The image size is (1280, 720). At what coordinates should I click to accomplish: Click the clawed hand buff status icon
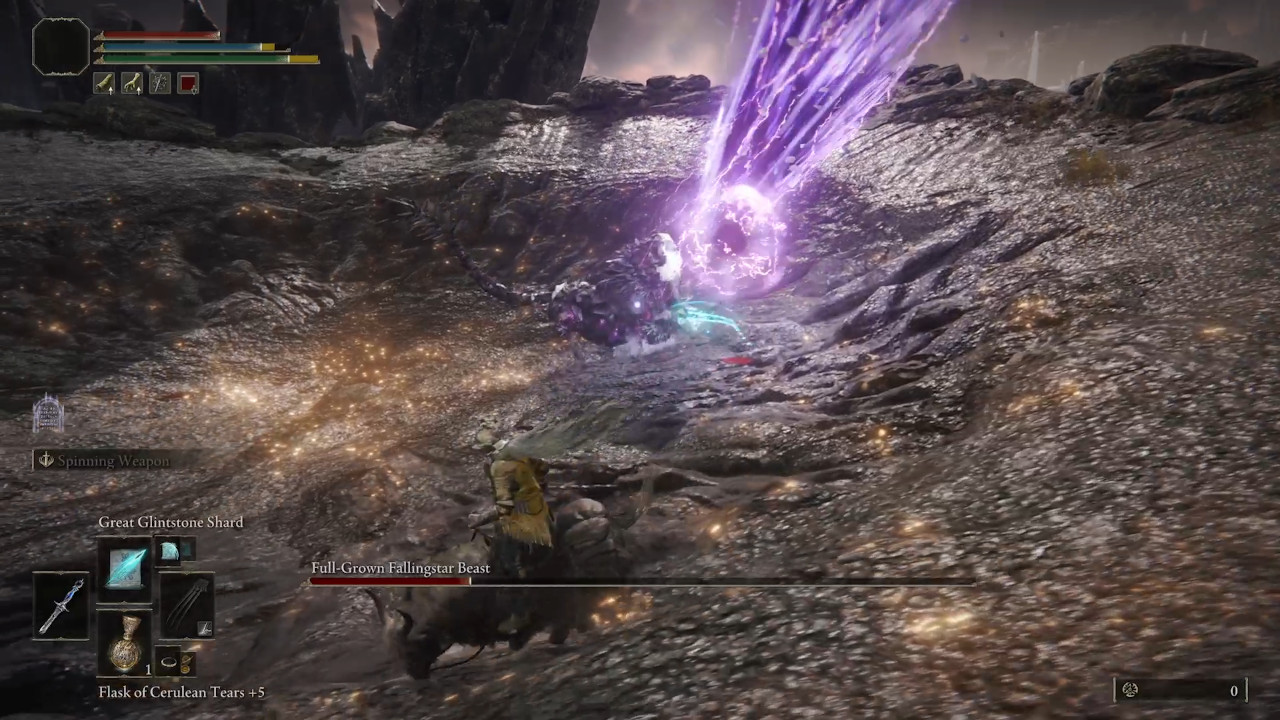132,82
